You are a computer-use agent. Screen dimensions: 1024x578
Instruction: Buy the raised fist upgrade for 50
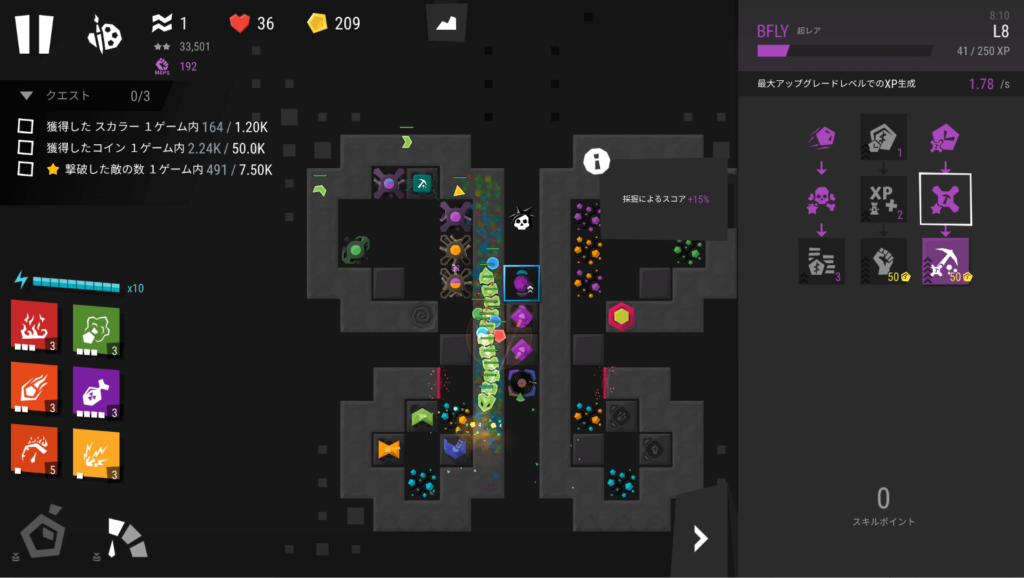tap(884, 261)
